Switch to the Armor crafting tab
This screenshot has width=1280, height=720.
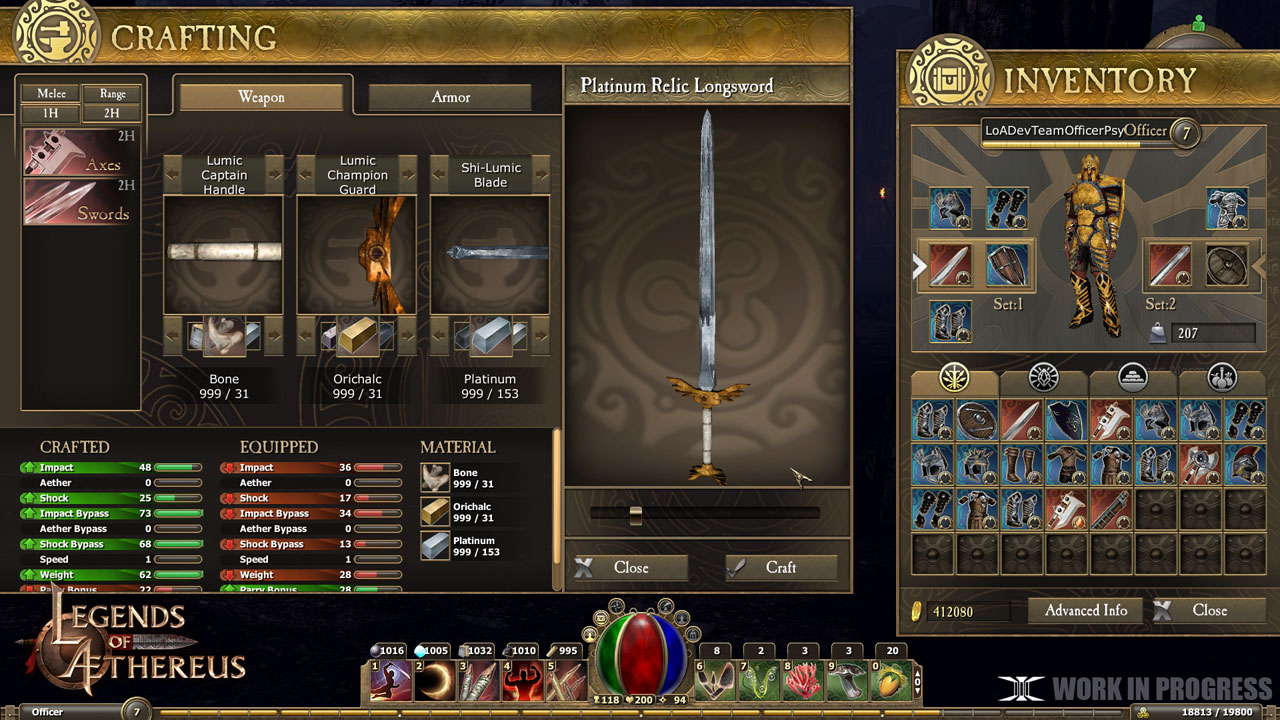point(450,97)
